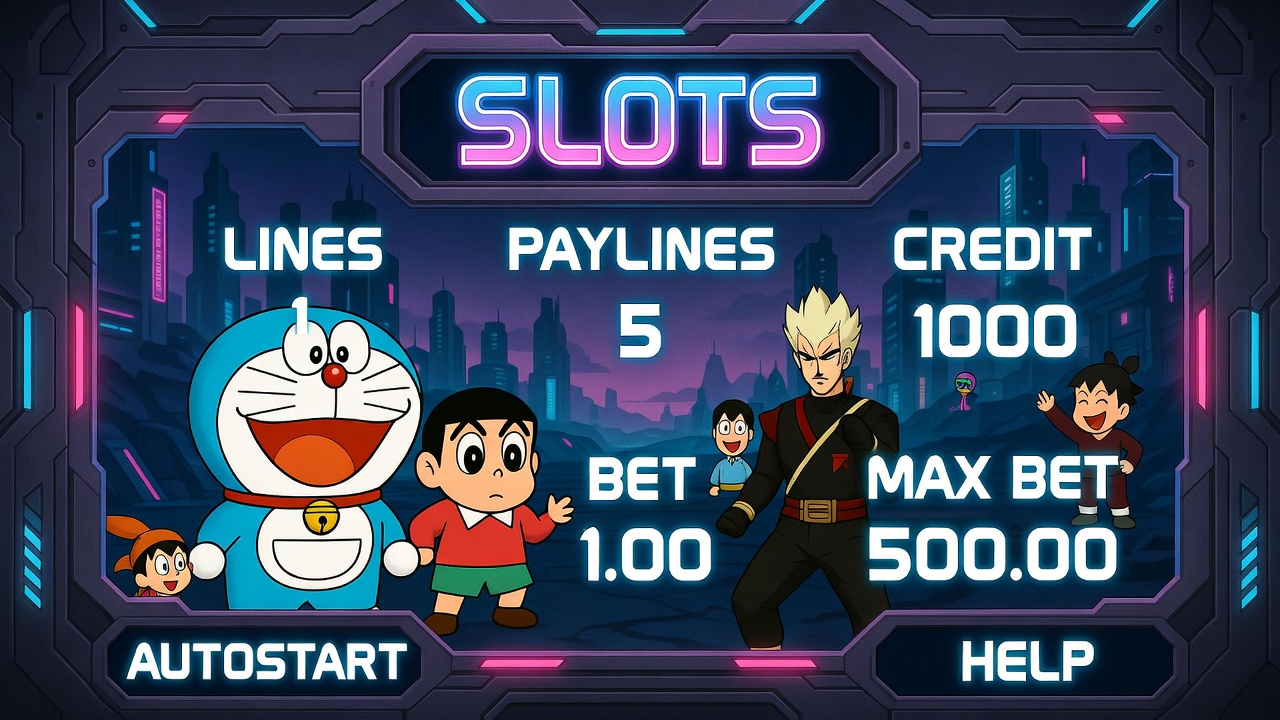1280x720 pixels.
Task: Activate the AUTOSTART button
Action: point(267,661)
